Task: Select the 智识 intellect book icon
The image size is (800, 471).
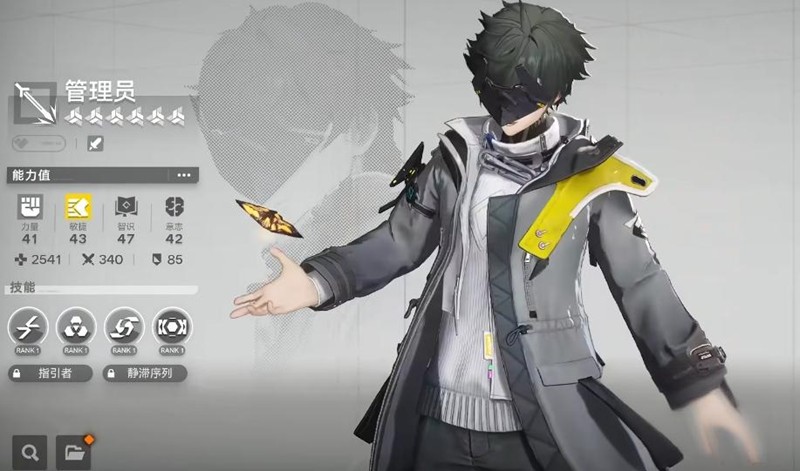Action: tap(126, 207)
